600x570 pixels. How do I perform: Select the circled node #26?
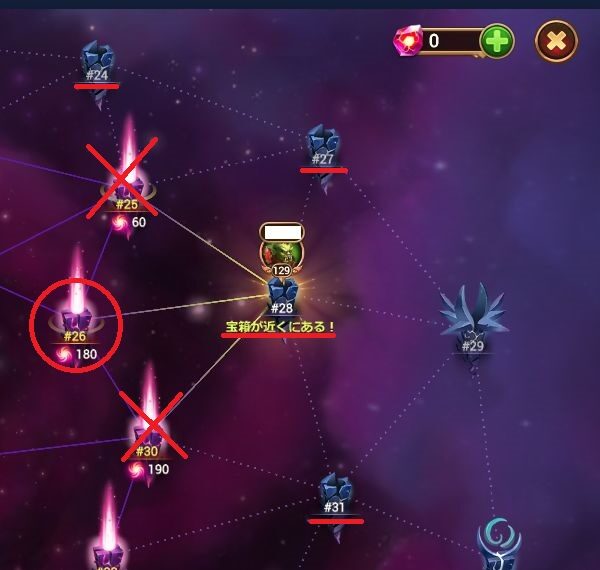[76, 318]
